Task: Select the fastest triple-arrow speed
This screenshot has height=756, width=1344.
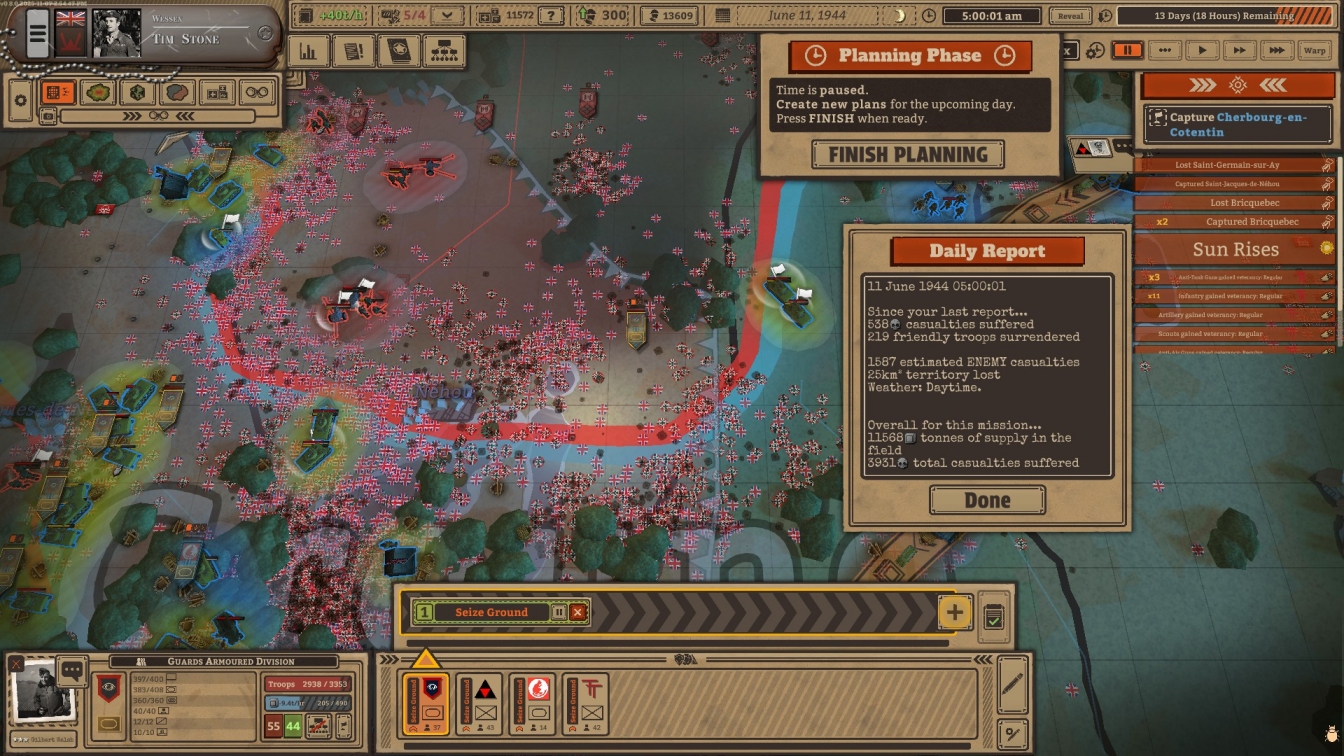Action: pyautogui.click(x=1276, y=50)
